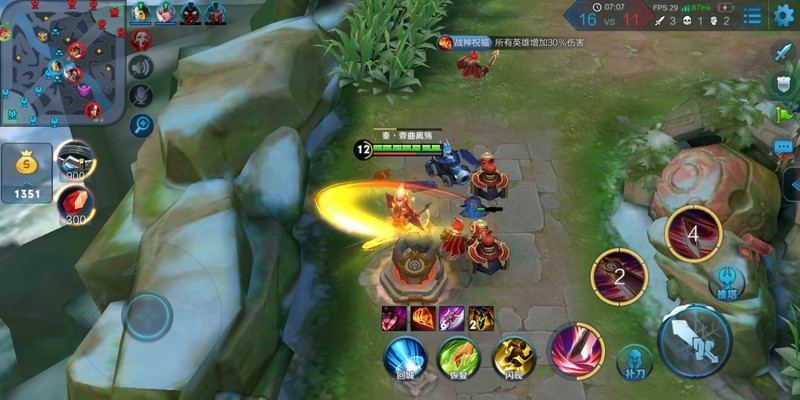Tap the 补刀 last-hit button
The image size is (800, 400).
[x=634, y=361]
